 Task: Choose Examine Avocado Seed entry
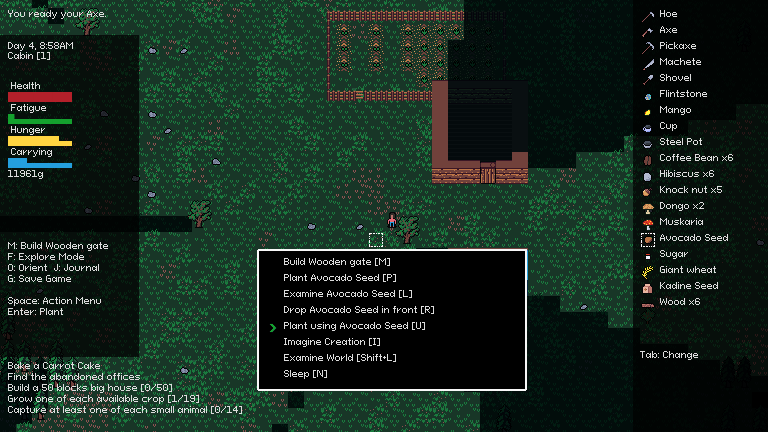[347, 294]
